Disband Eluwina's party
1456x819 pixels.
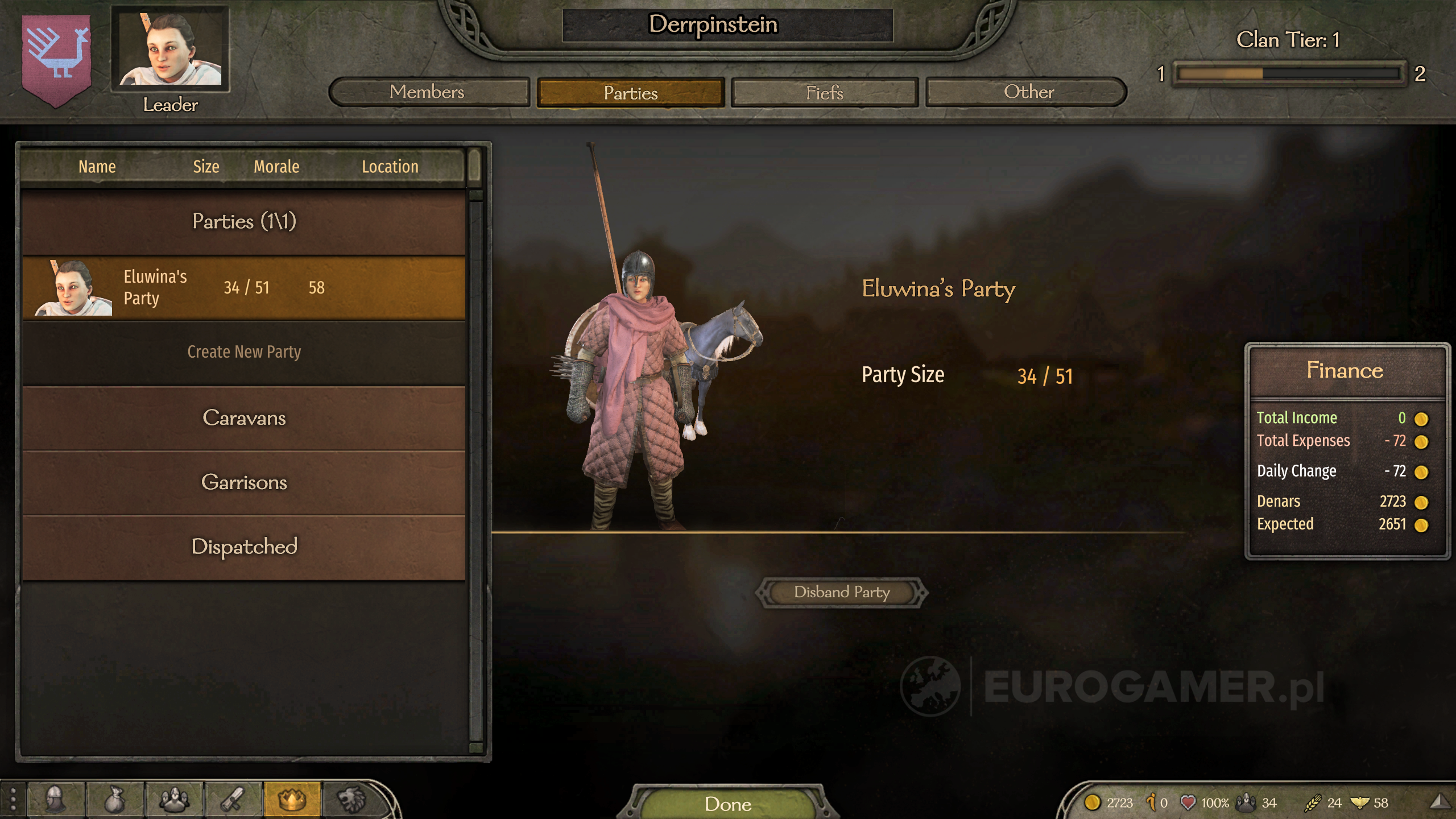(842, 592)
